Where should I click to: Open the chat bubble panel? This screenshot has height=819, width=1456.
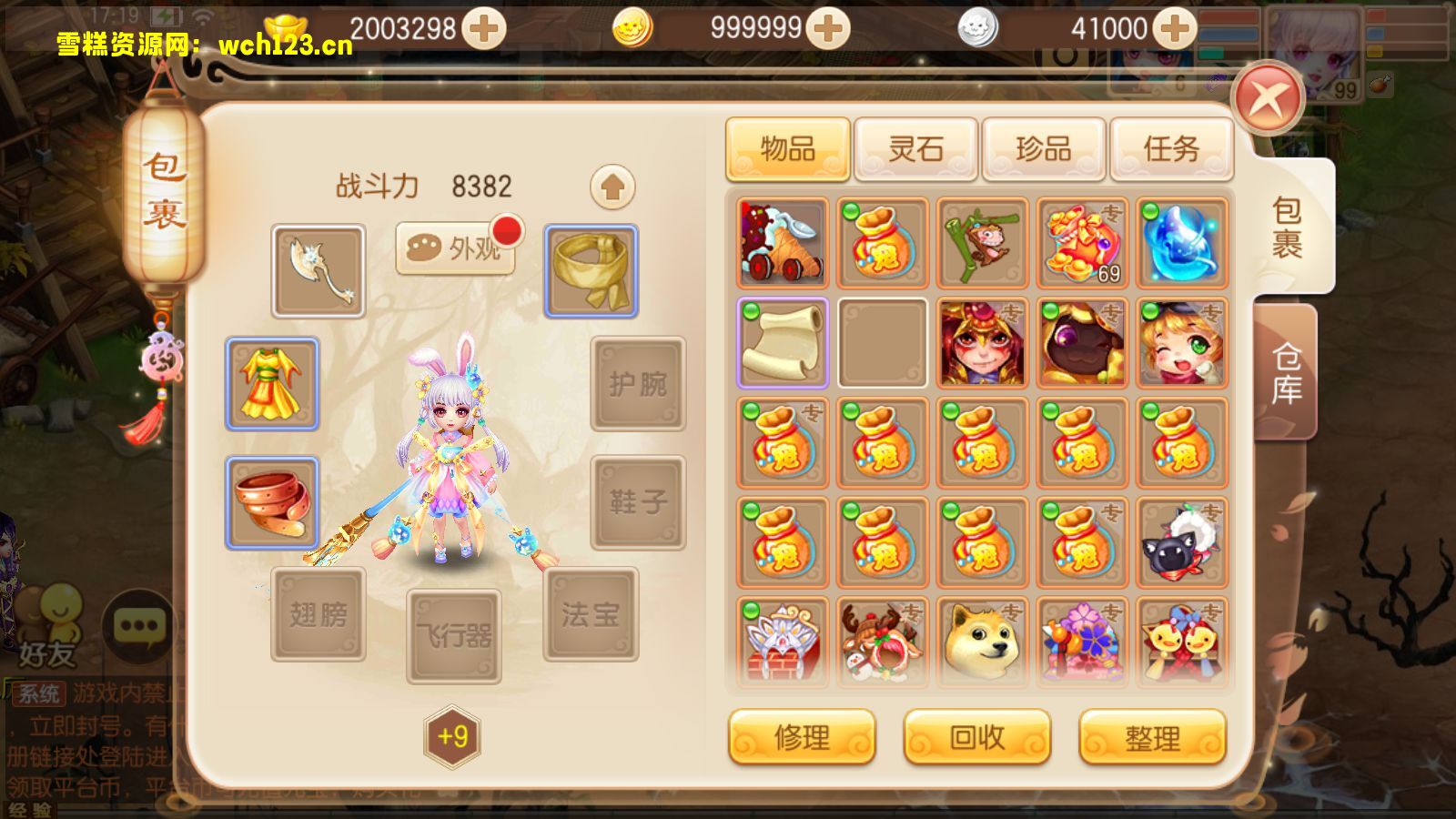(x=136, y=624)
